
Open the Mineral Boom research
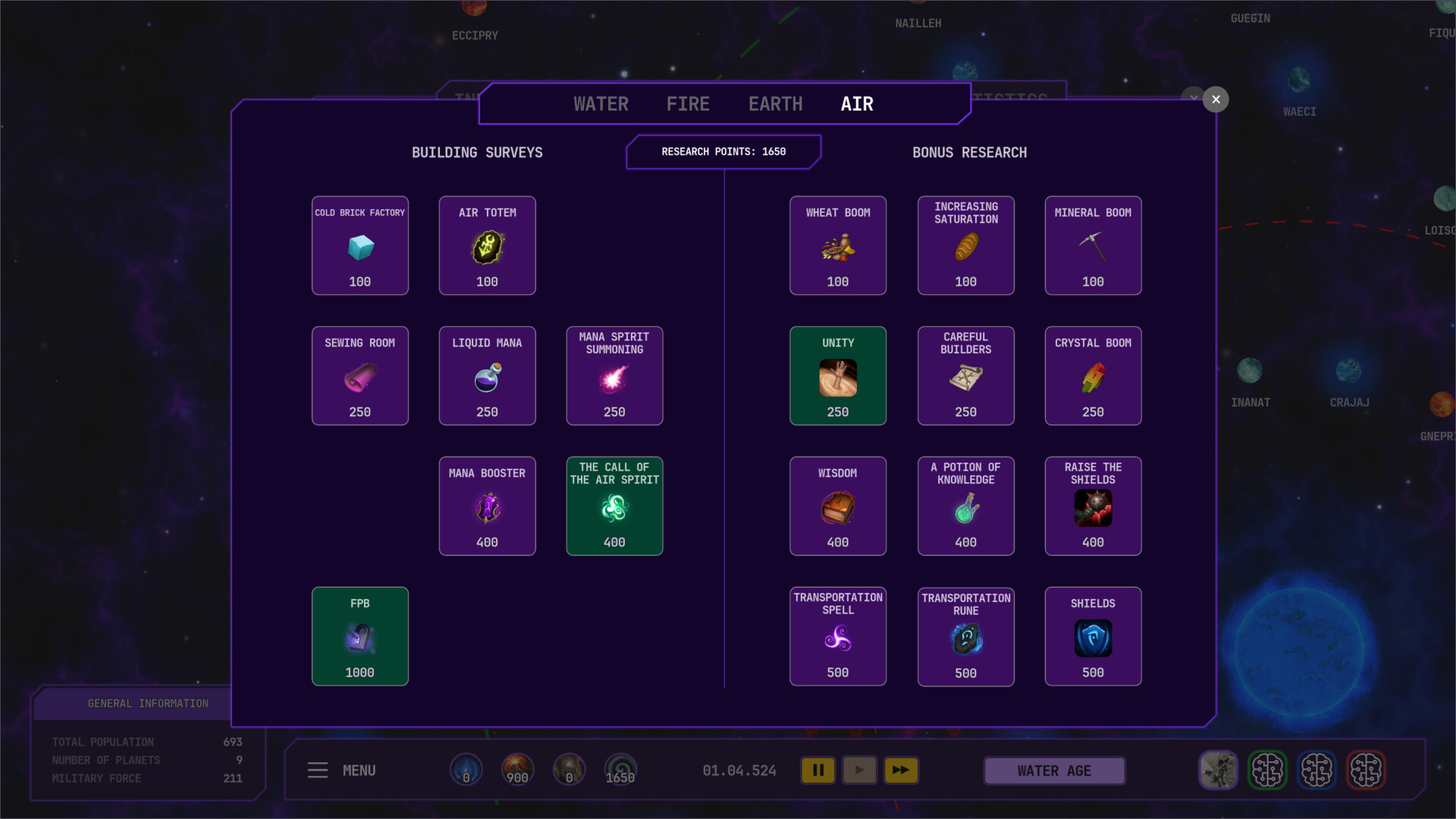[1092, 245]
